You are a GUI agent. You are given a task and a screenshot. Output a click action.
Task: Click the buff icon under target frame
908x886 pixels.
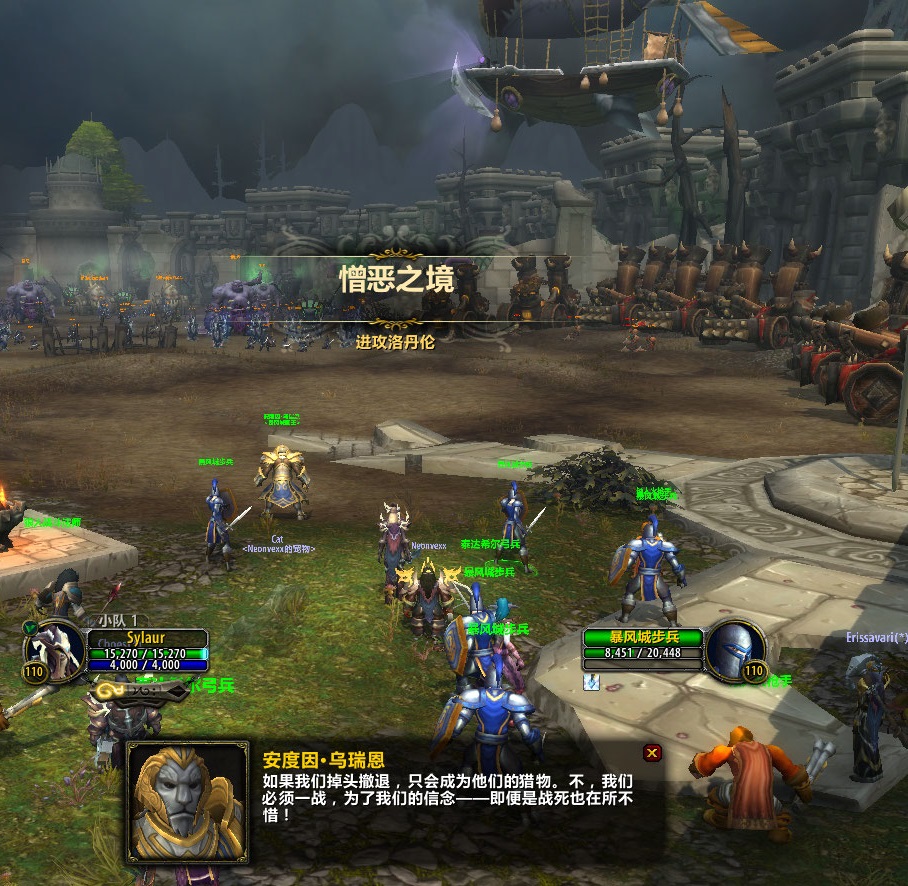[591, 680]
